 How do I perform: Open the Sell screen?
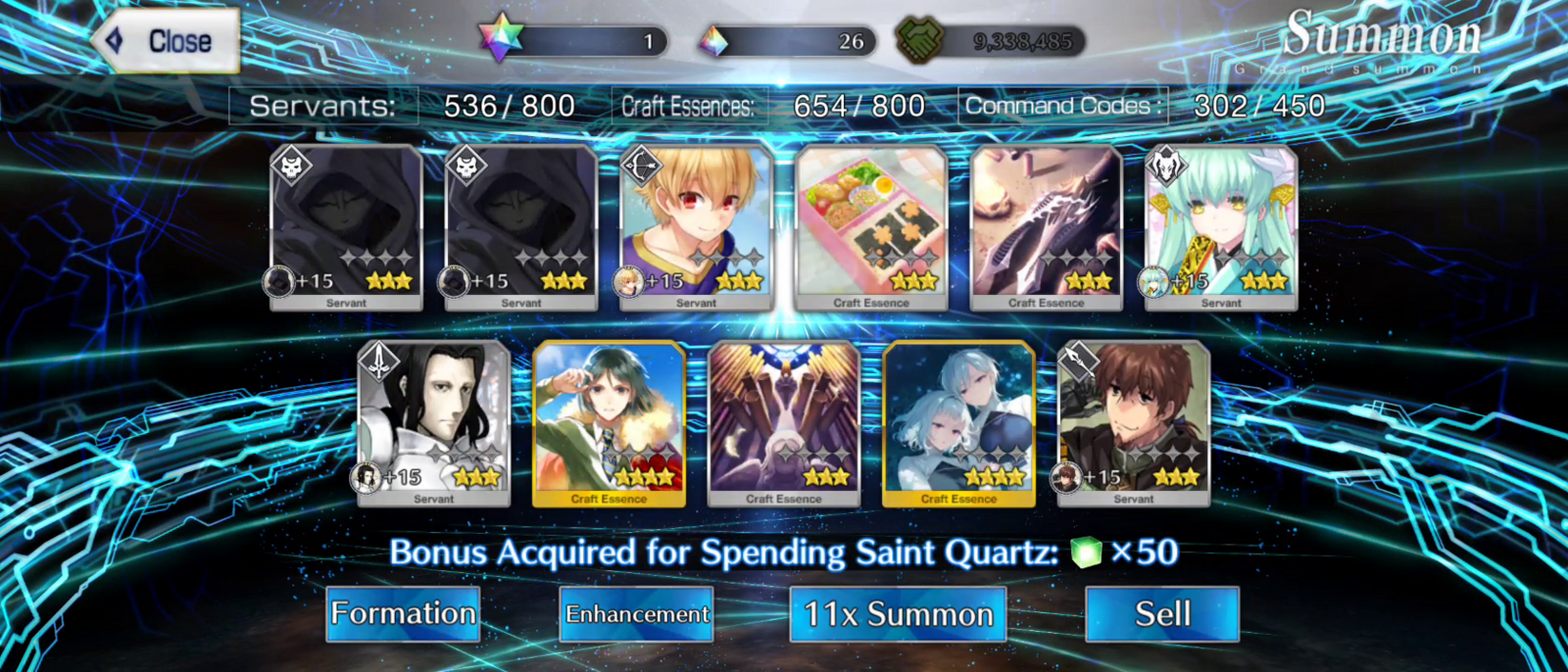1162,614
